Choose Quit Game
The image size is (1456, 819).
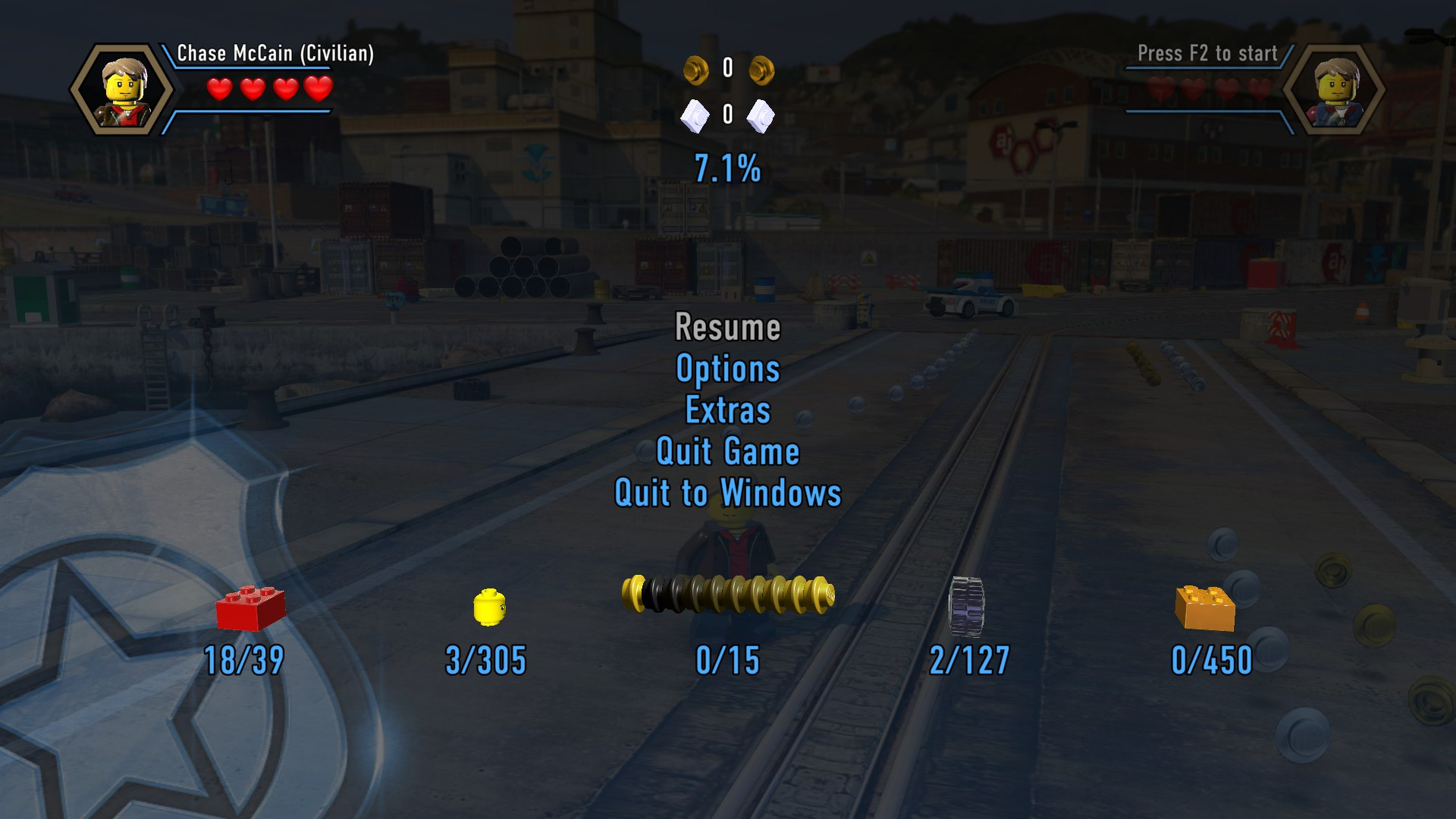tap(727, 452)
